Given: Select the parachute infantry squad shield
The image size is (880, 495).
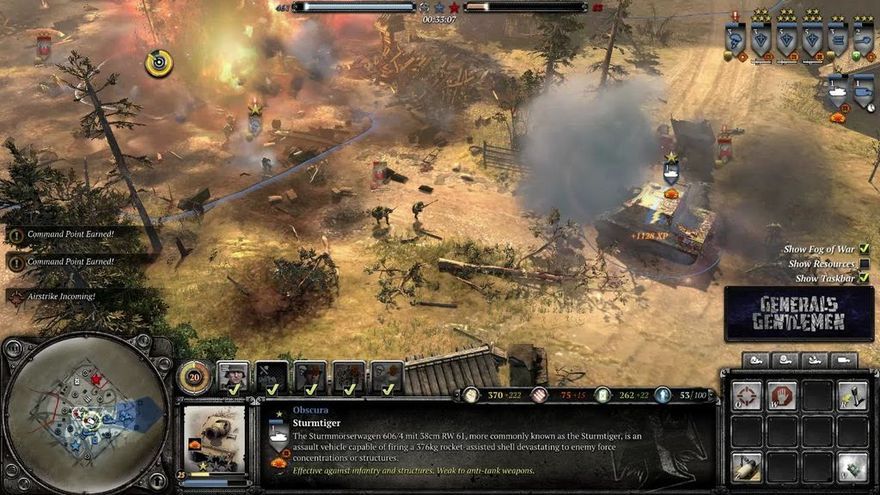Looking at the screenshot, I should click(735, 39).
